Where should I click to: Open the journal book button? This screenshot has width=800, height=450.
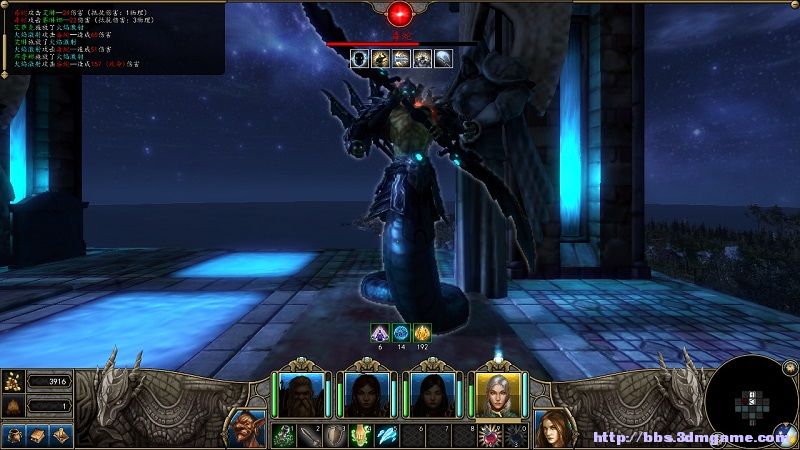click(x=60, y=436)
